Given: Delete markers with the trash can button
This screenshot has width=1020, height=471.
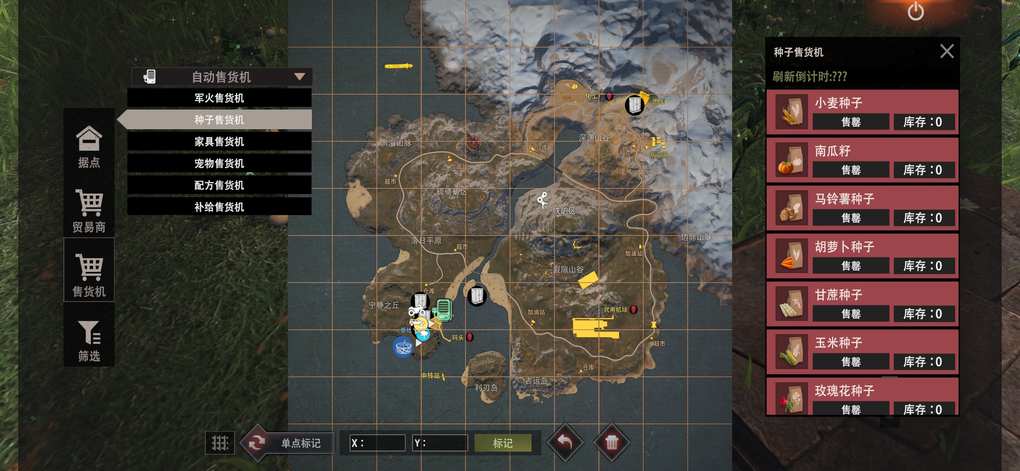Looking at the screenshot, I should click(612, 441).
